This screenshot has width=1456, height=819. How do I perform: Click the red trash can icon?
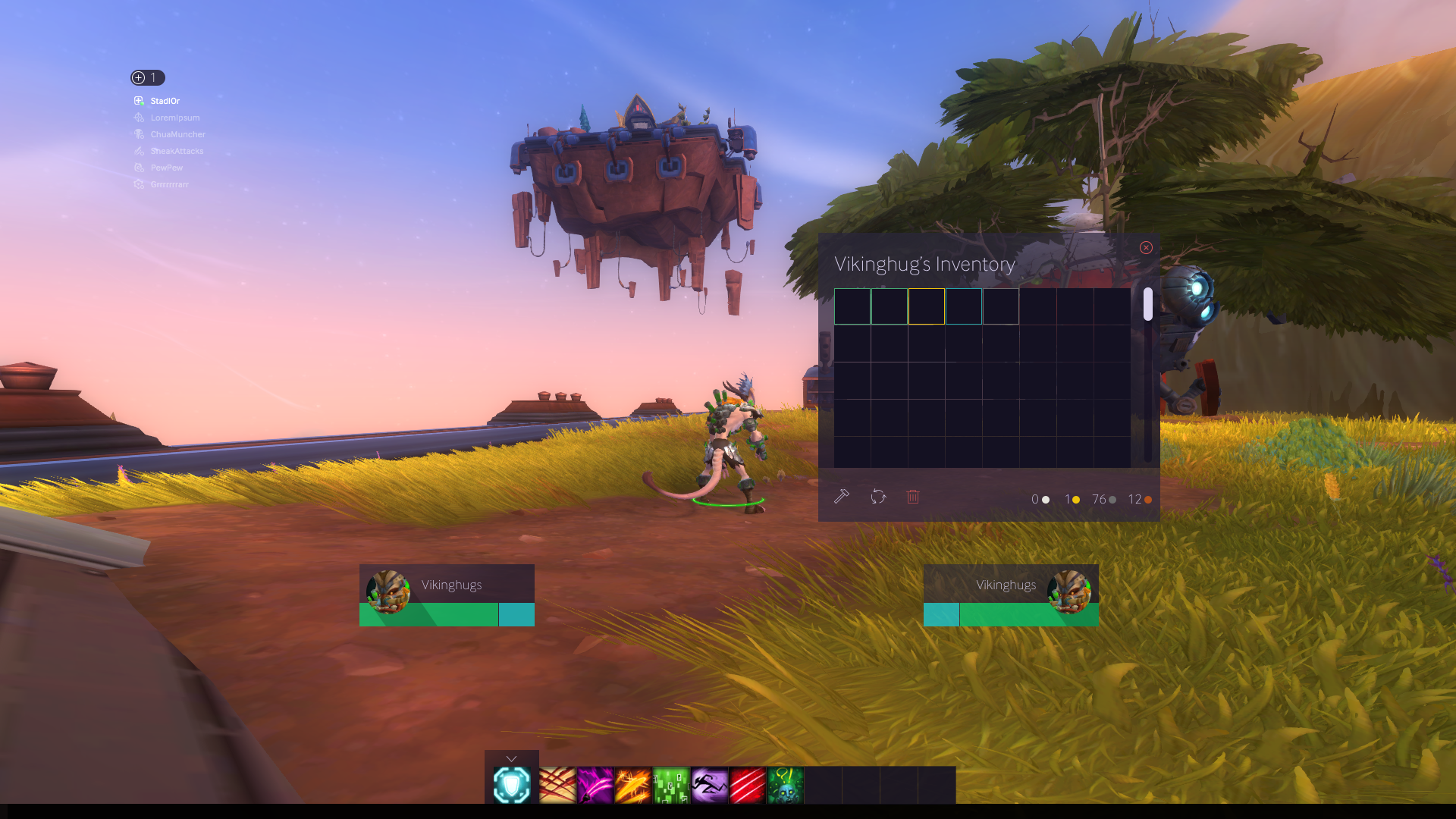913,497
